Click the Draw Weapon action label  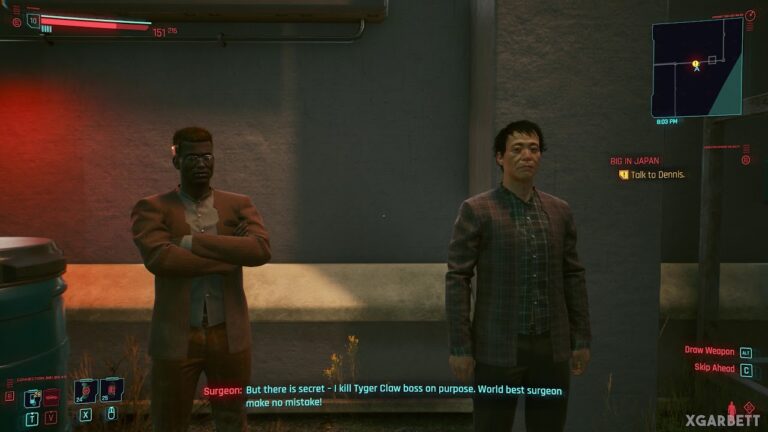pos(710,352)
